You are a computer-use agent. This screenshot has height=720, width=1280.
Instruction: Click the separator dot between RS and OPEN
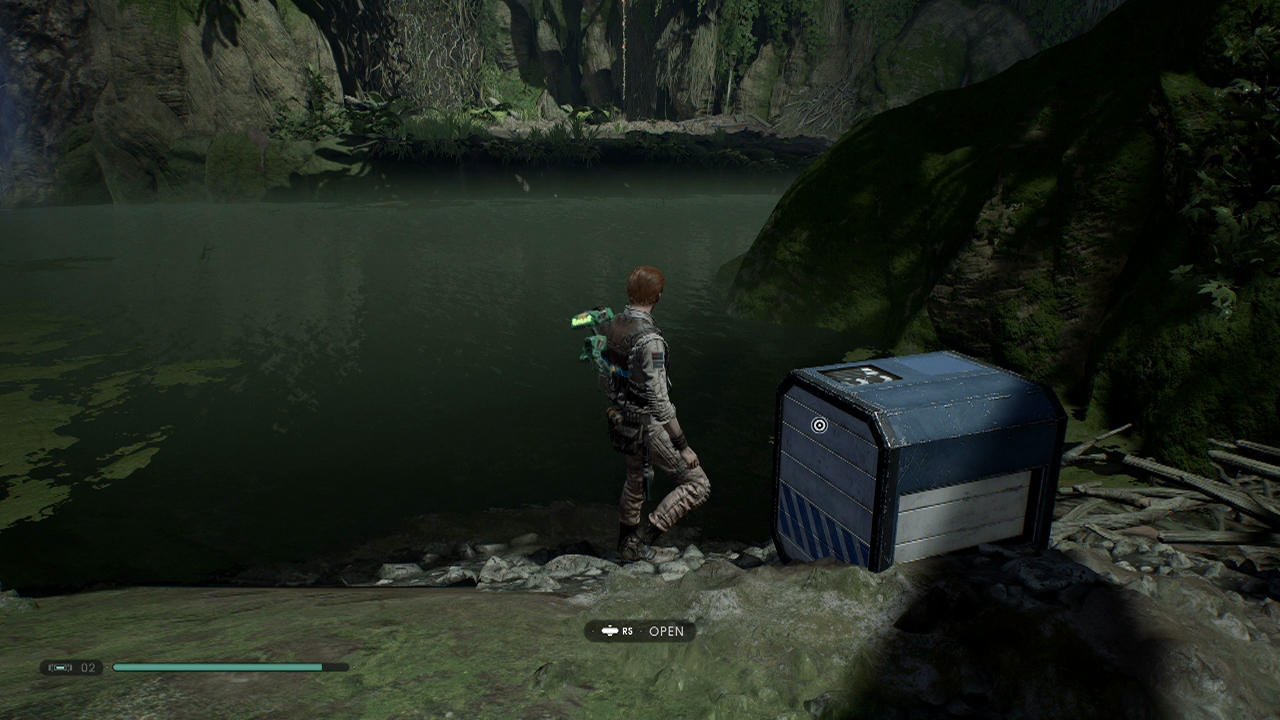(641, 630)
